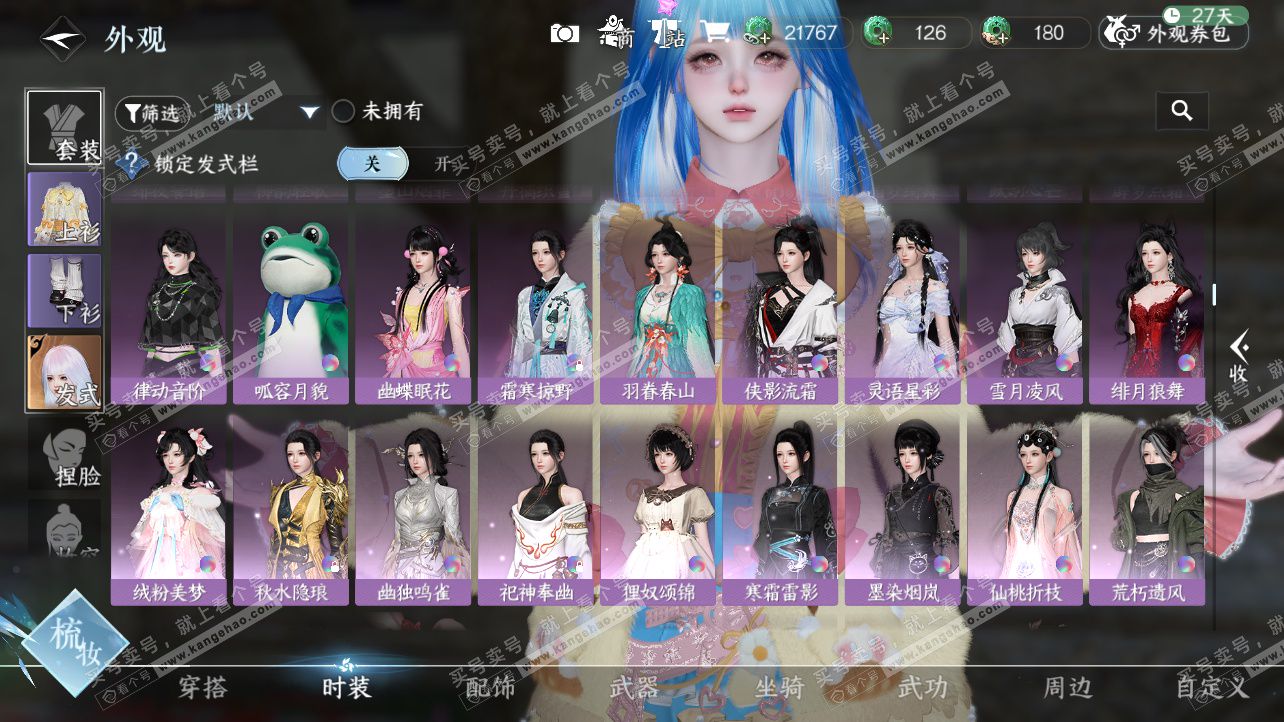Go back with the top-left arrow button
The image size is (1284, 722).
pos(63,39)
